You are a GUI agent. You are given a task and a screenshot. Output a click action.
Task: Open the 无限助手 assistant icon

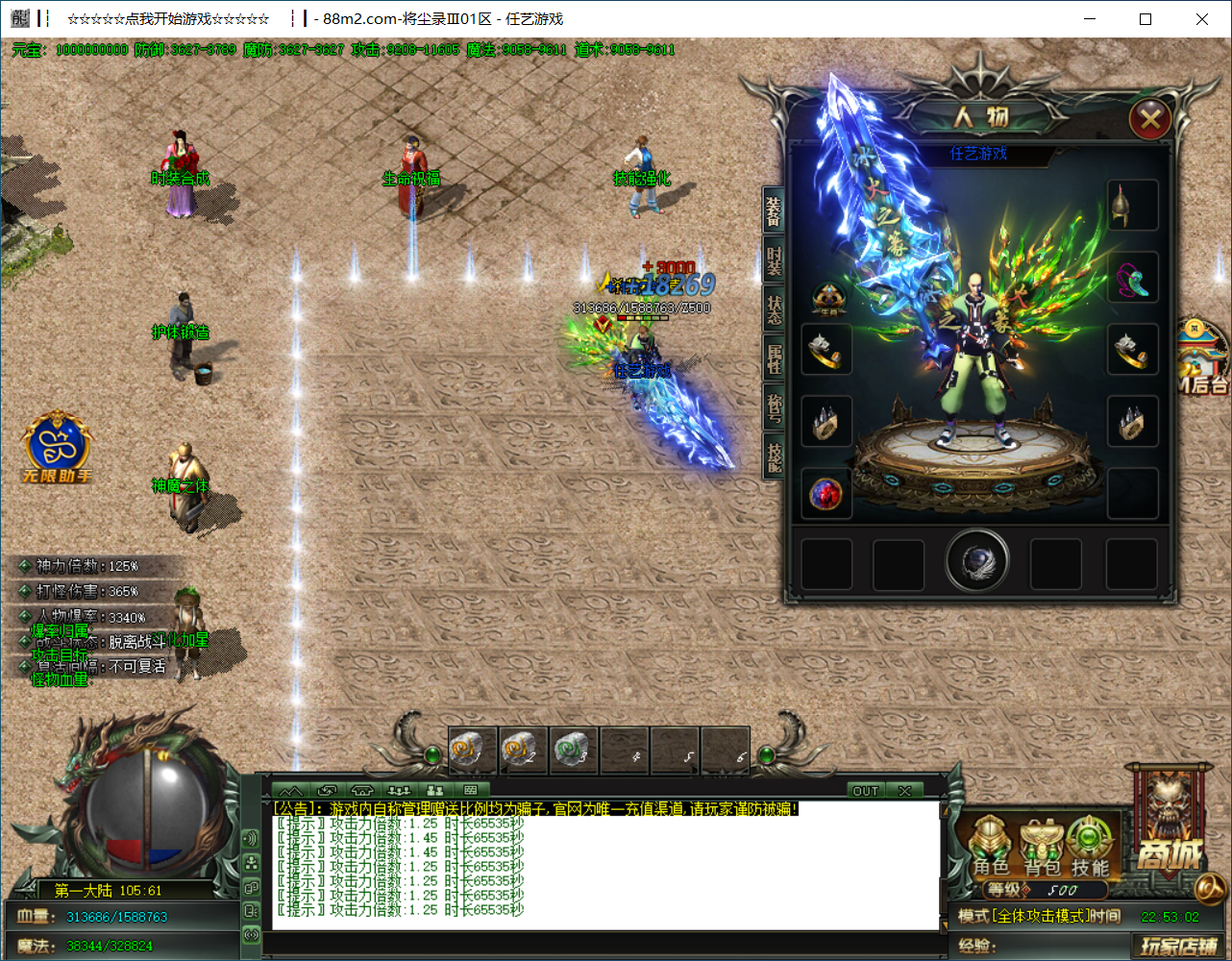(57, 447)
